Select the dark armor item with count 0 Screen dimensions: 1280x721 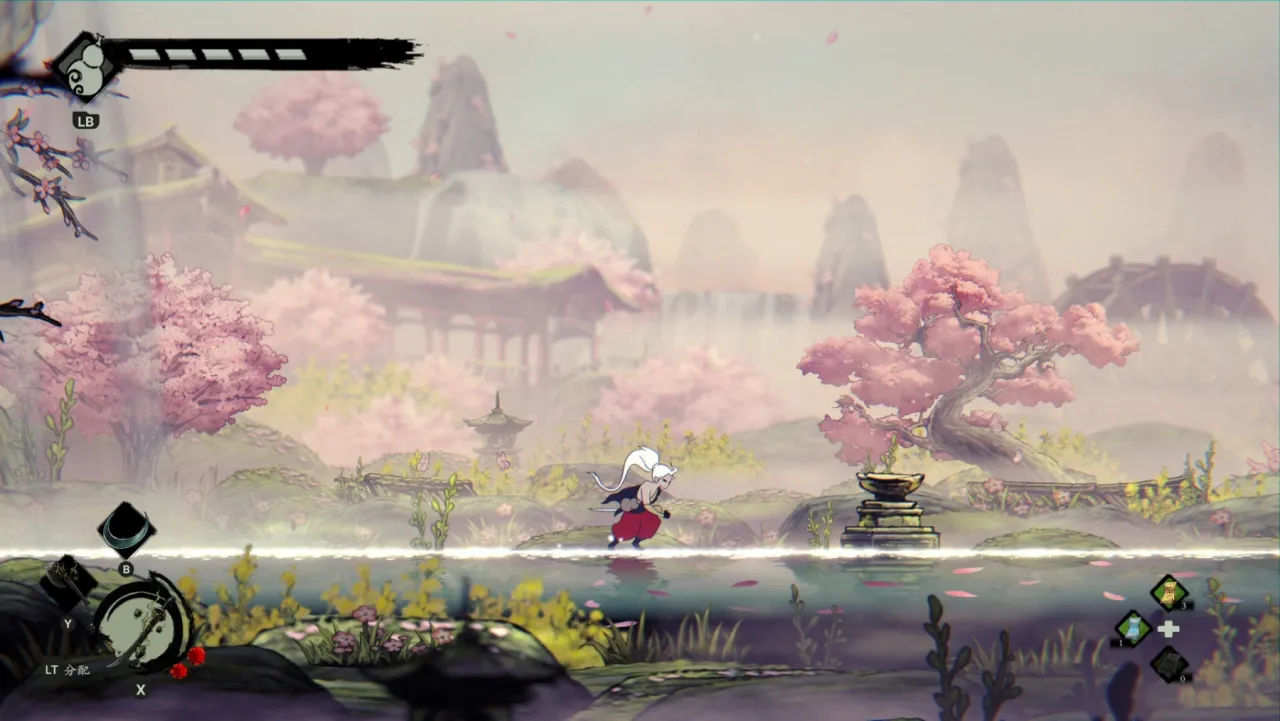(1169, 663)
